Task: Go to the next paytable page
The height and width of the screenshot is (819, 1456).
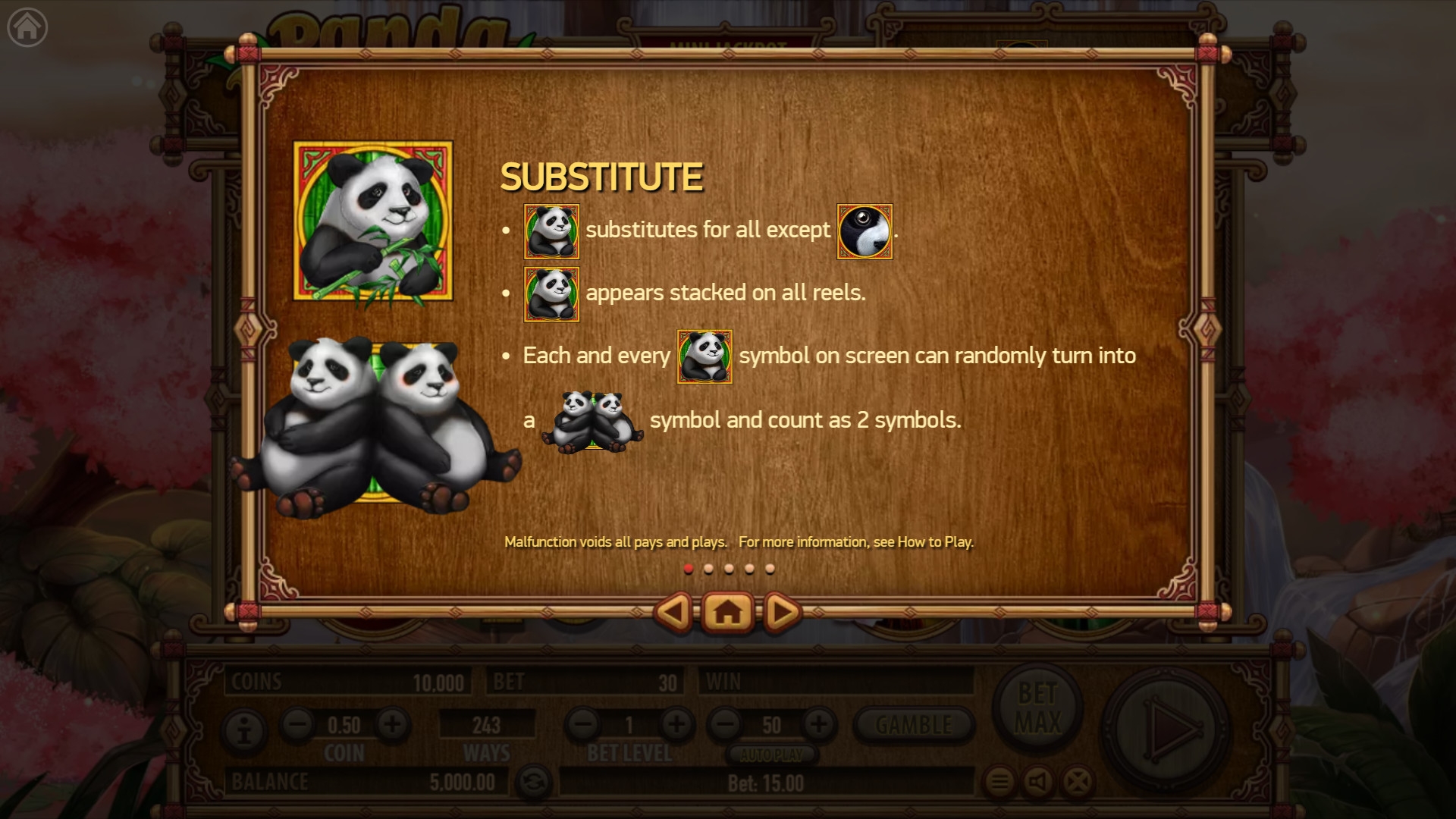Action: coord(782,612)
